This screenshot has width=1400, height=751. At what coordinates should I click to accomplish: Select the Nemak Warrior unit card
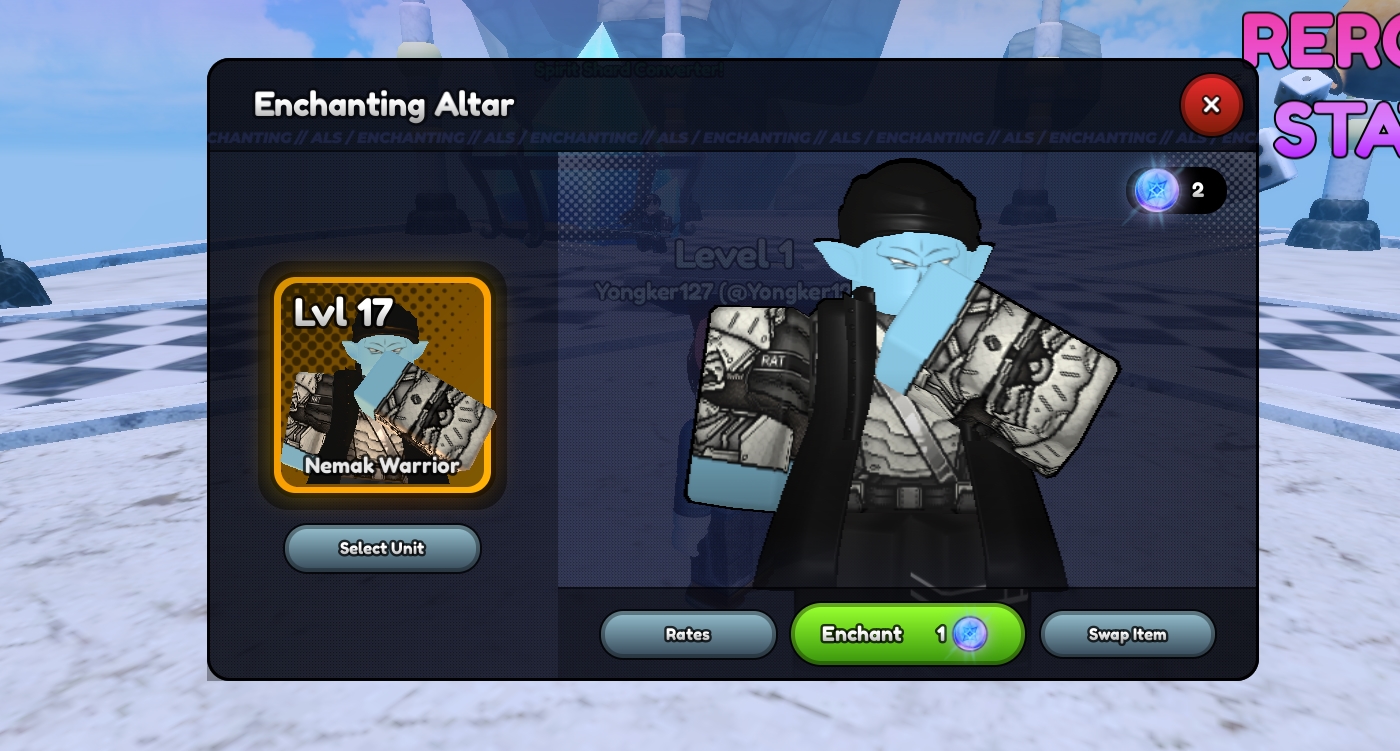pos(383,385)
